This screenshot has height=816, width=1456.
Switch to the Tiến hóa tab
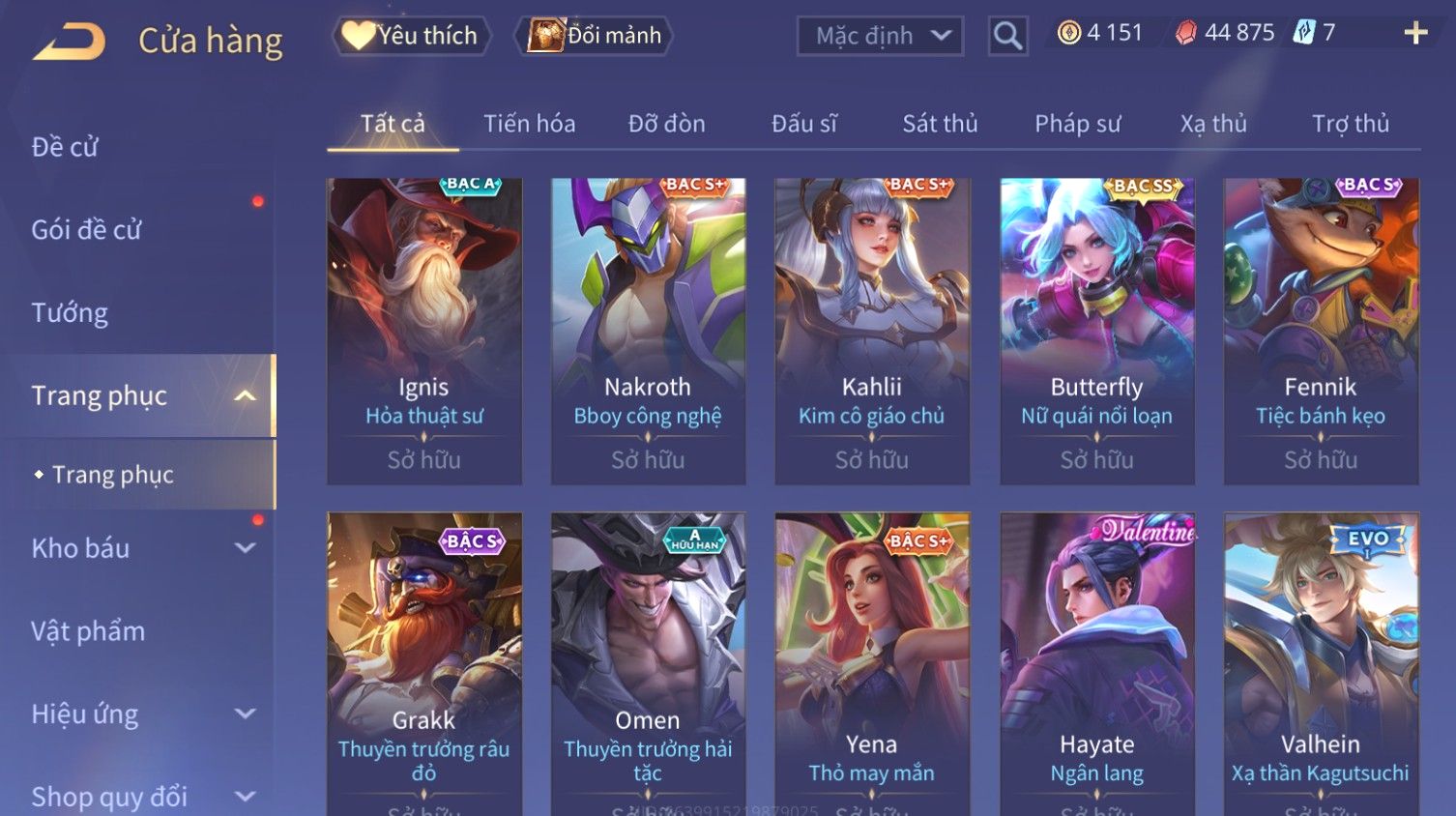click(x=529, y=124)
